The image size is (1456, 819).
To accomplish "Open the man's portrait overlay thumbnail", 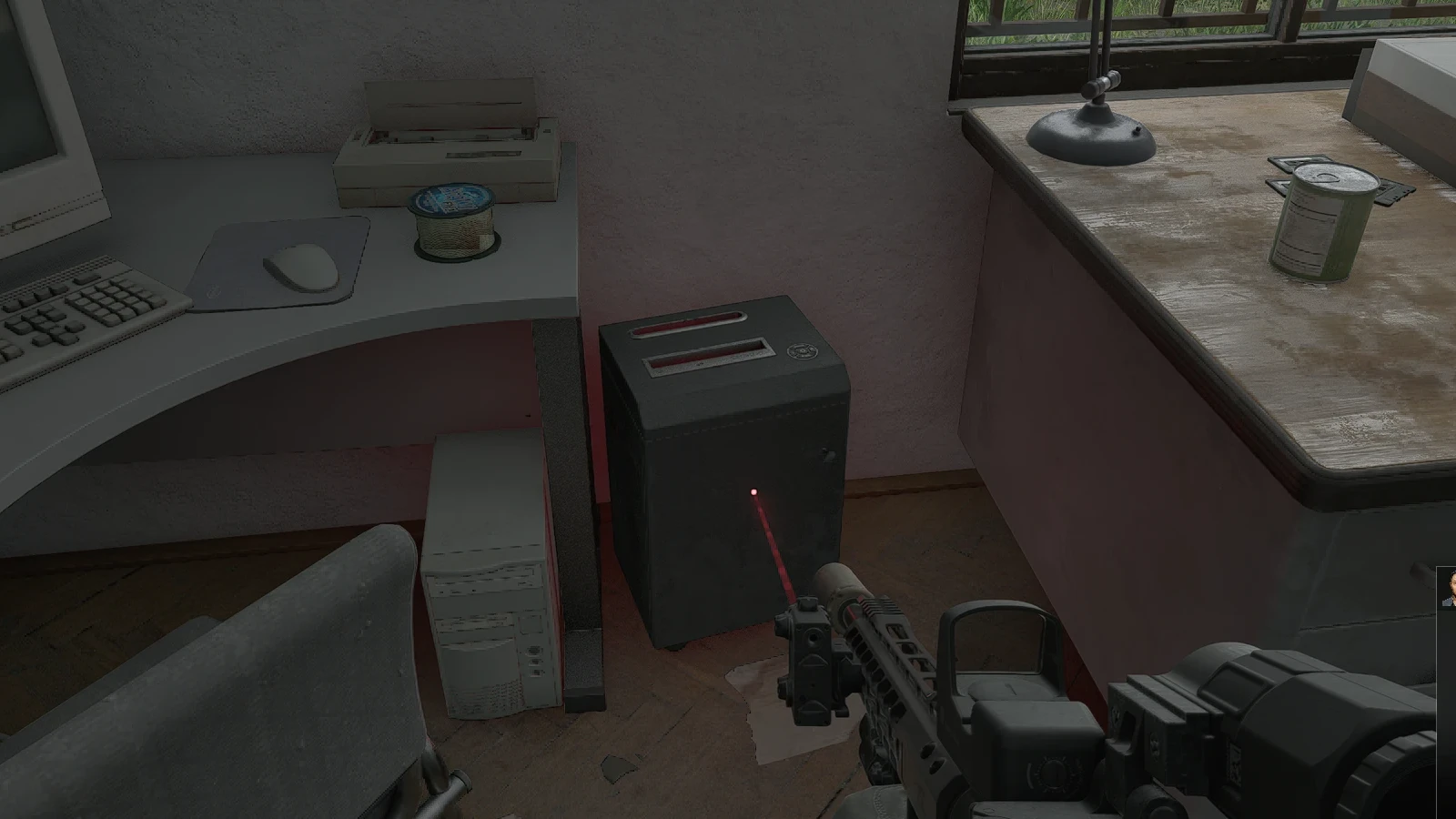I will point(1447,588).
